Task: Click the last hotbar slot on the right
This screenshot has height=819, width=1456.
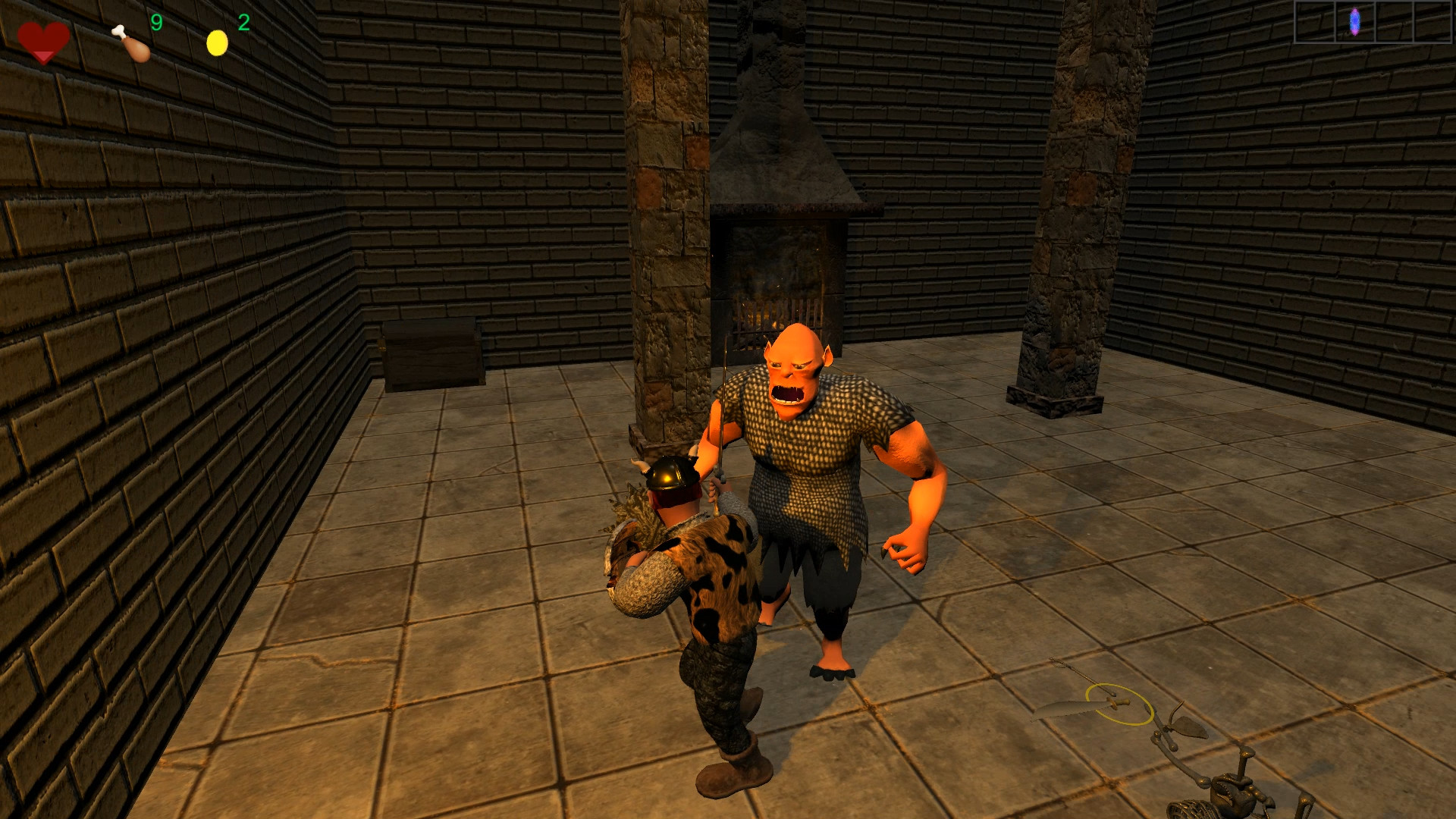Action: [1433, 21]
